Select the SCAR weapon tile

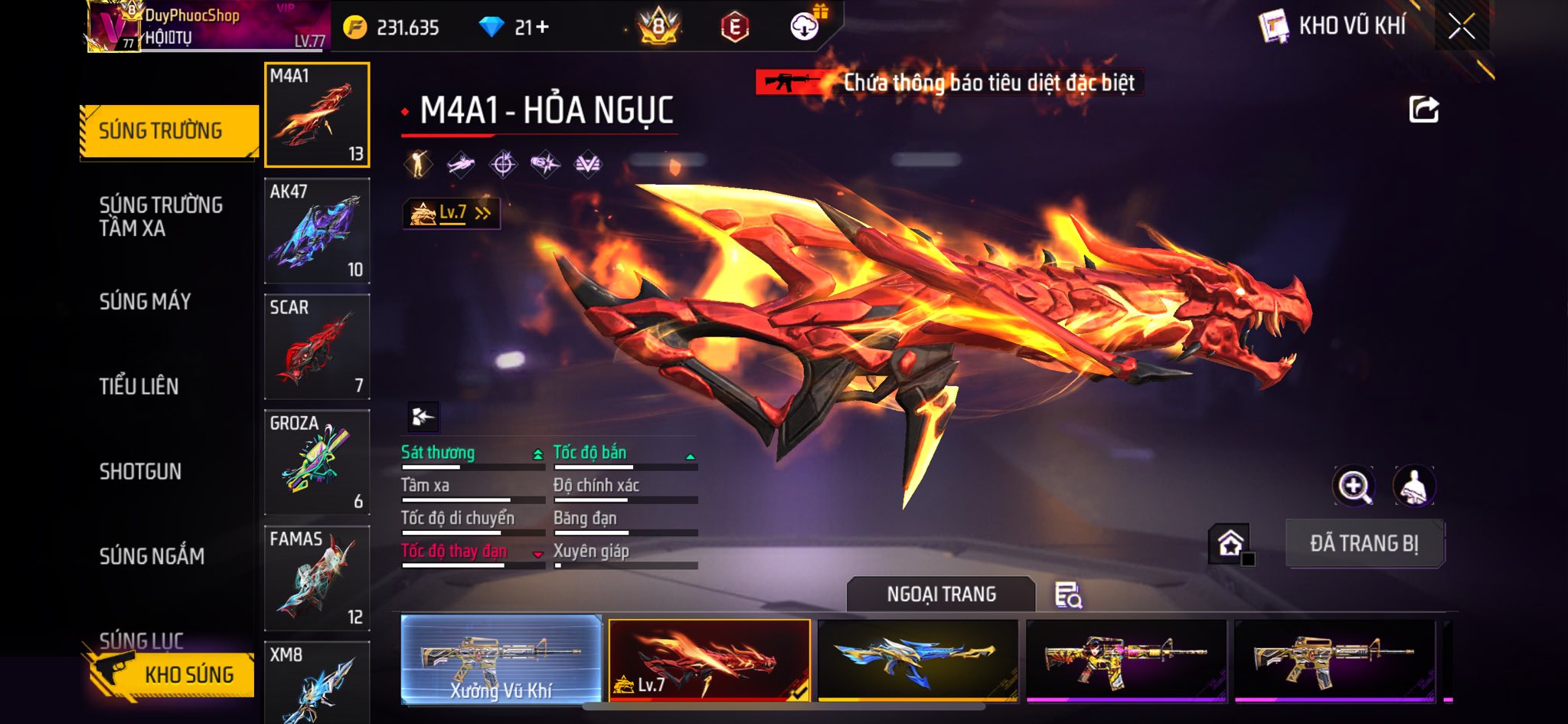click(x=317, y=346)
